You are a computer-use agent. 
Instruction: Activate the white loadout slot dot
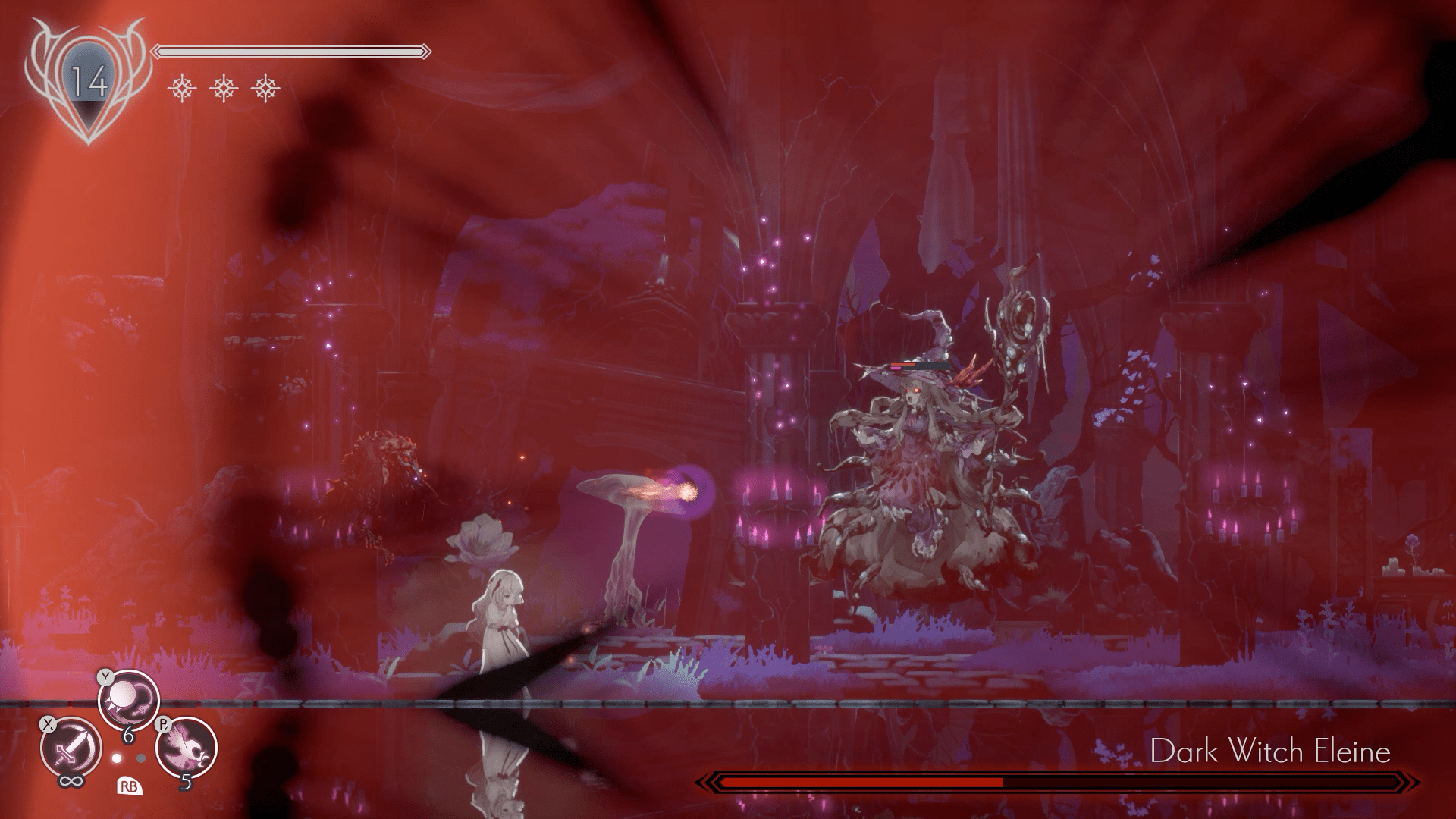(116, 758)
